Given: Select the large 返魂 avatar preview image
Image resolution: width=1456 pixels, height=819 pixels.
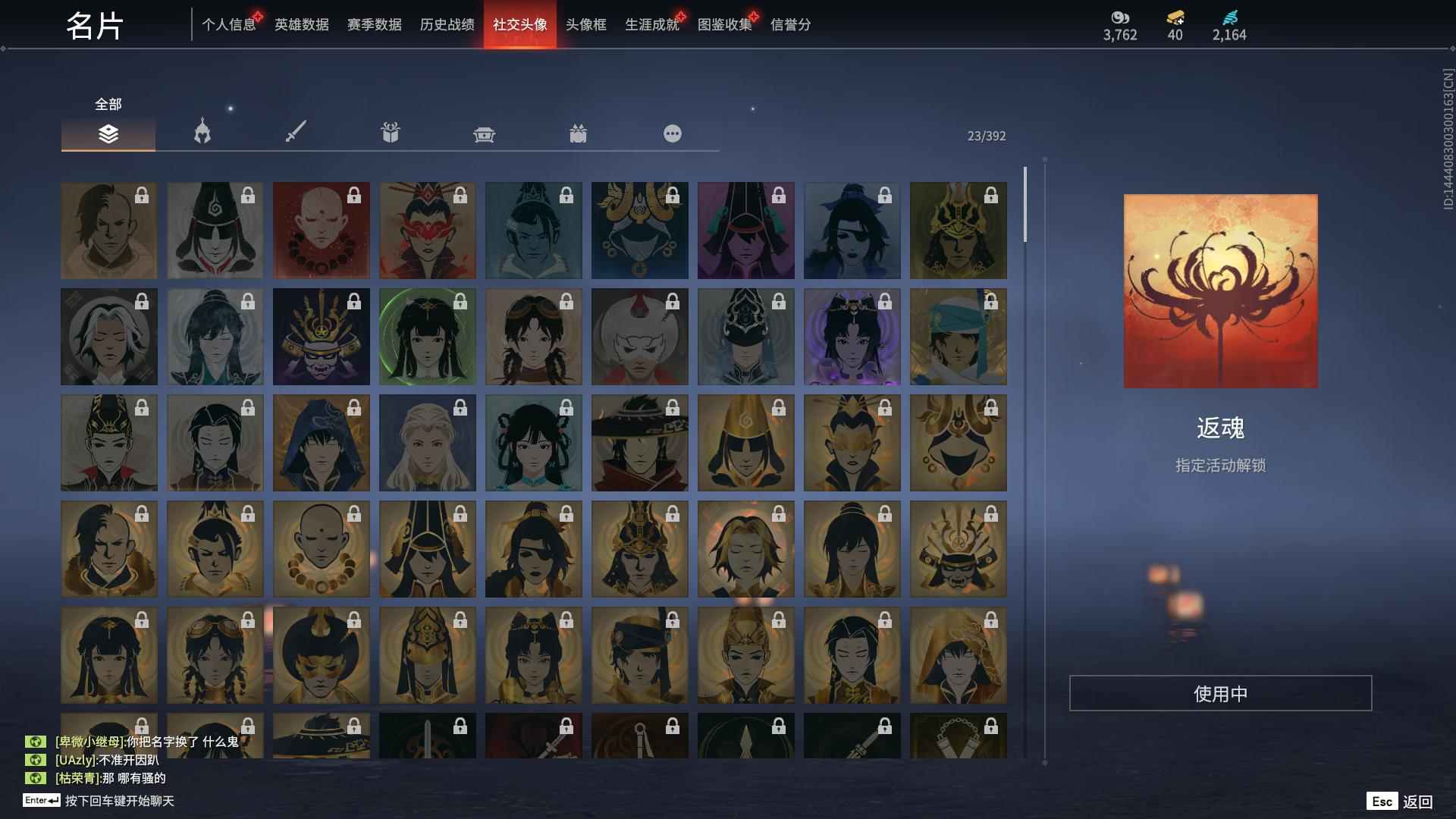Looking at the screenshot, I should tap(1221, 291).
